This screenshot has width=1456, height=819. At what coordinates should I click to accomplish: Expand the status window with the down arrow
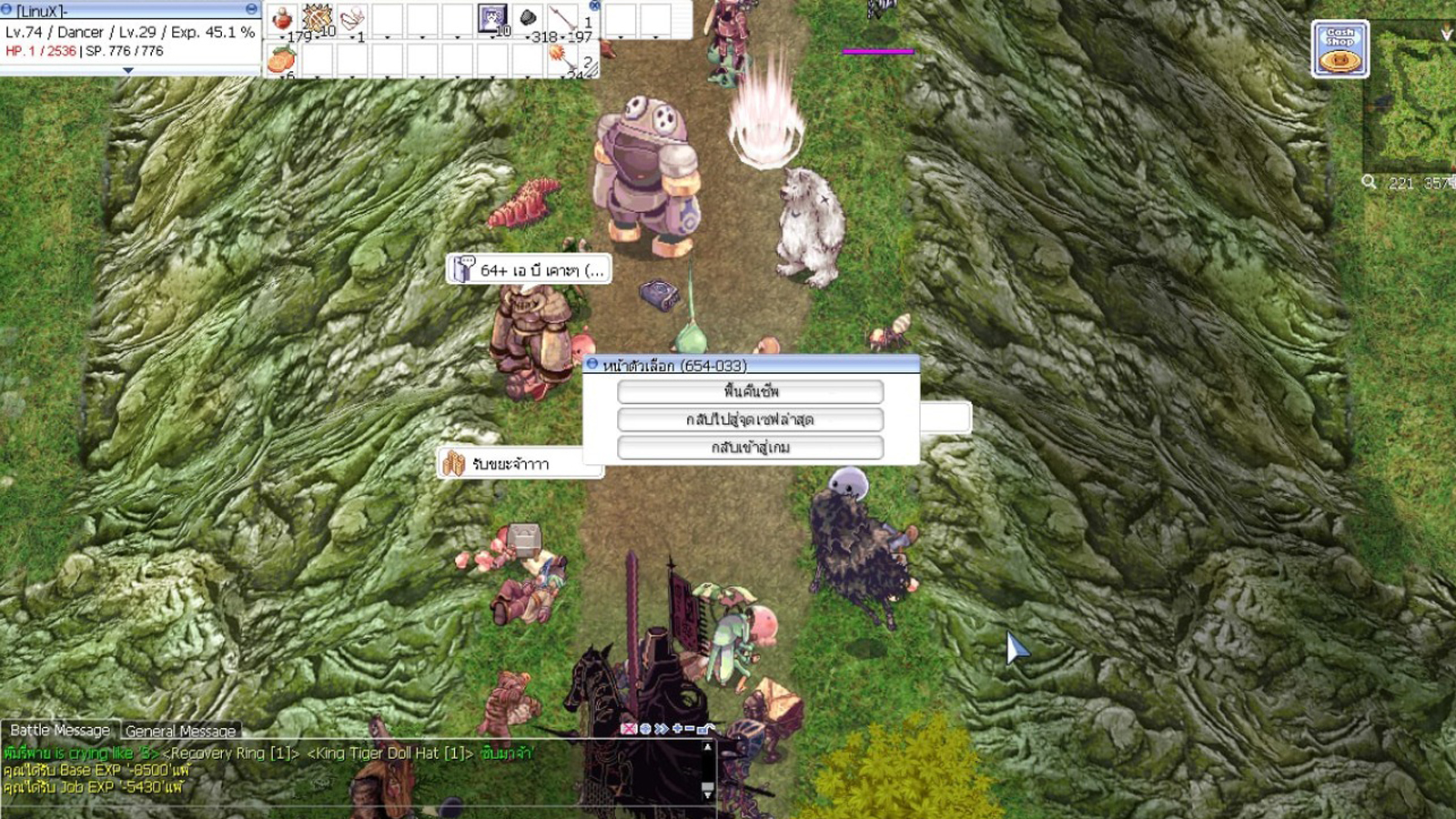coord(128,69)
